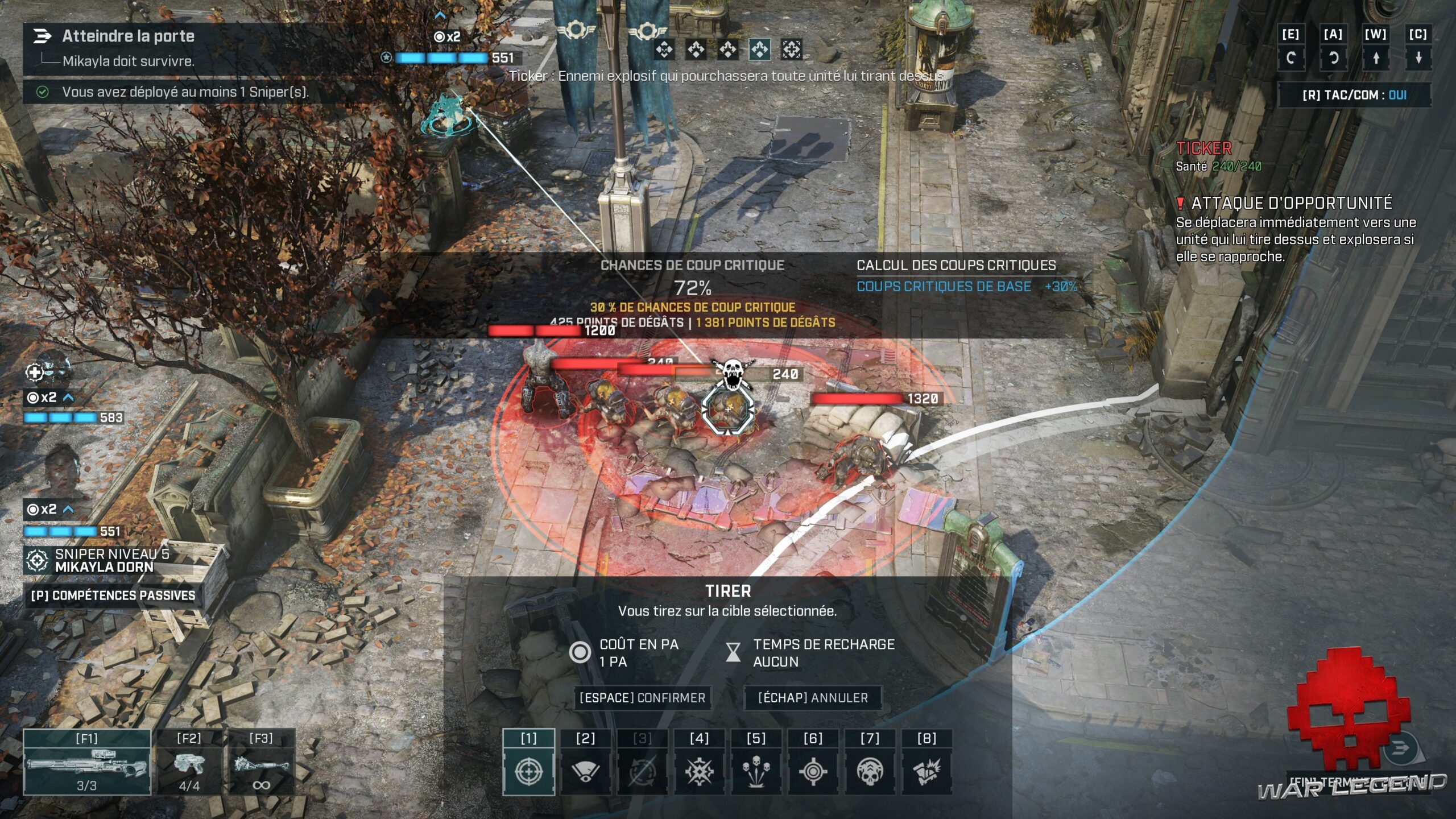Image resolution: width=1456 pixels, height=819 pixels.
Task: Select the skull-in-circle ability
Action: tap(870, 771)
